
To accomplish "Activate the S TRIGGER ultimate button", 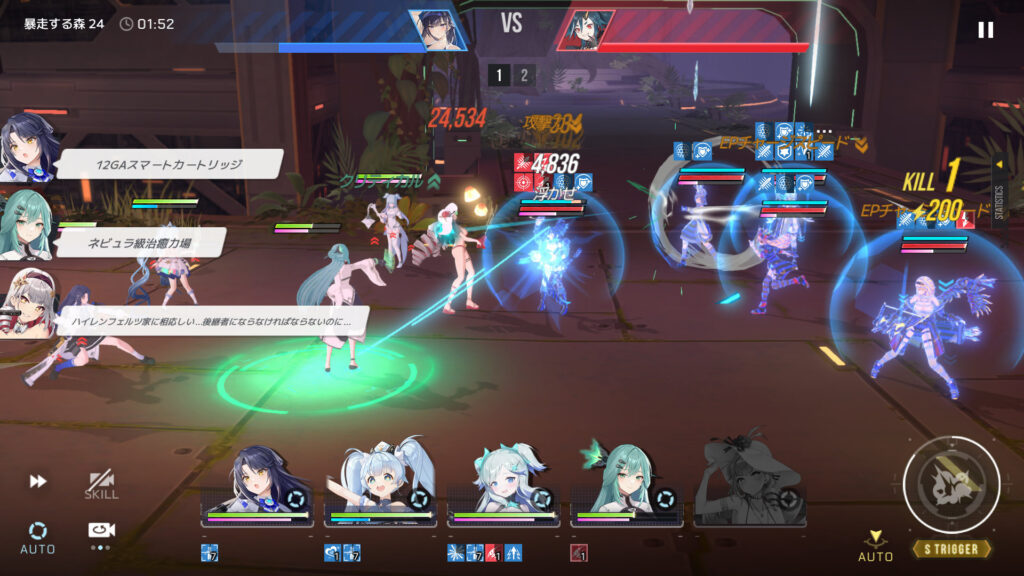I will 951,486.
